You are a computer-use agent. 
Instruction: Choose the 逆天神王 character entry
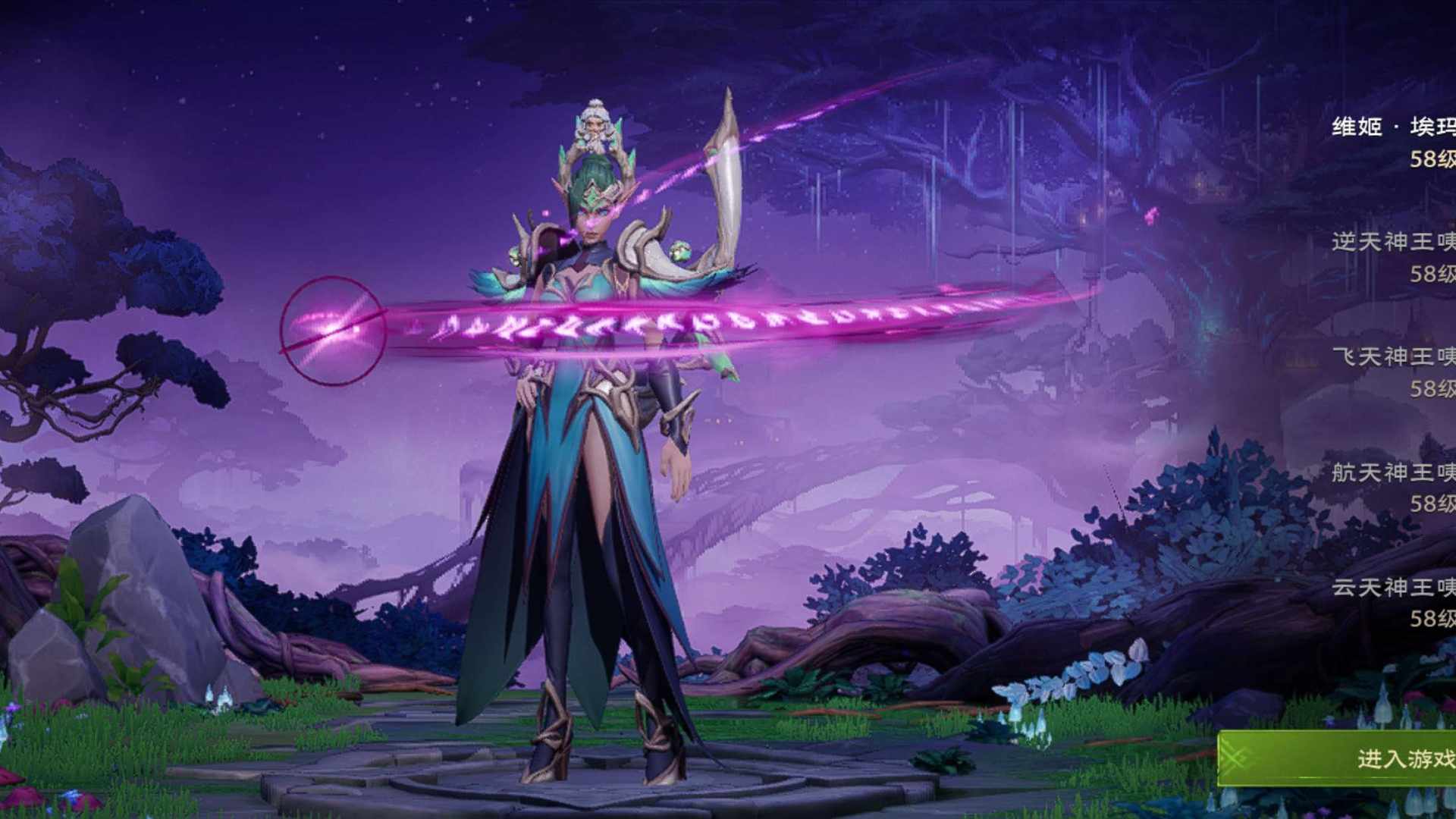click(1394, 256)
